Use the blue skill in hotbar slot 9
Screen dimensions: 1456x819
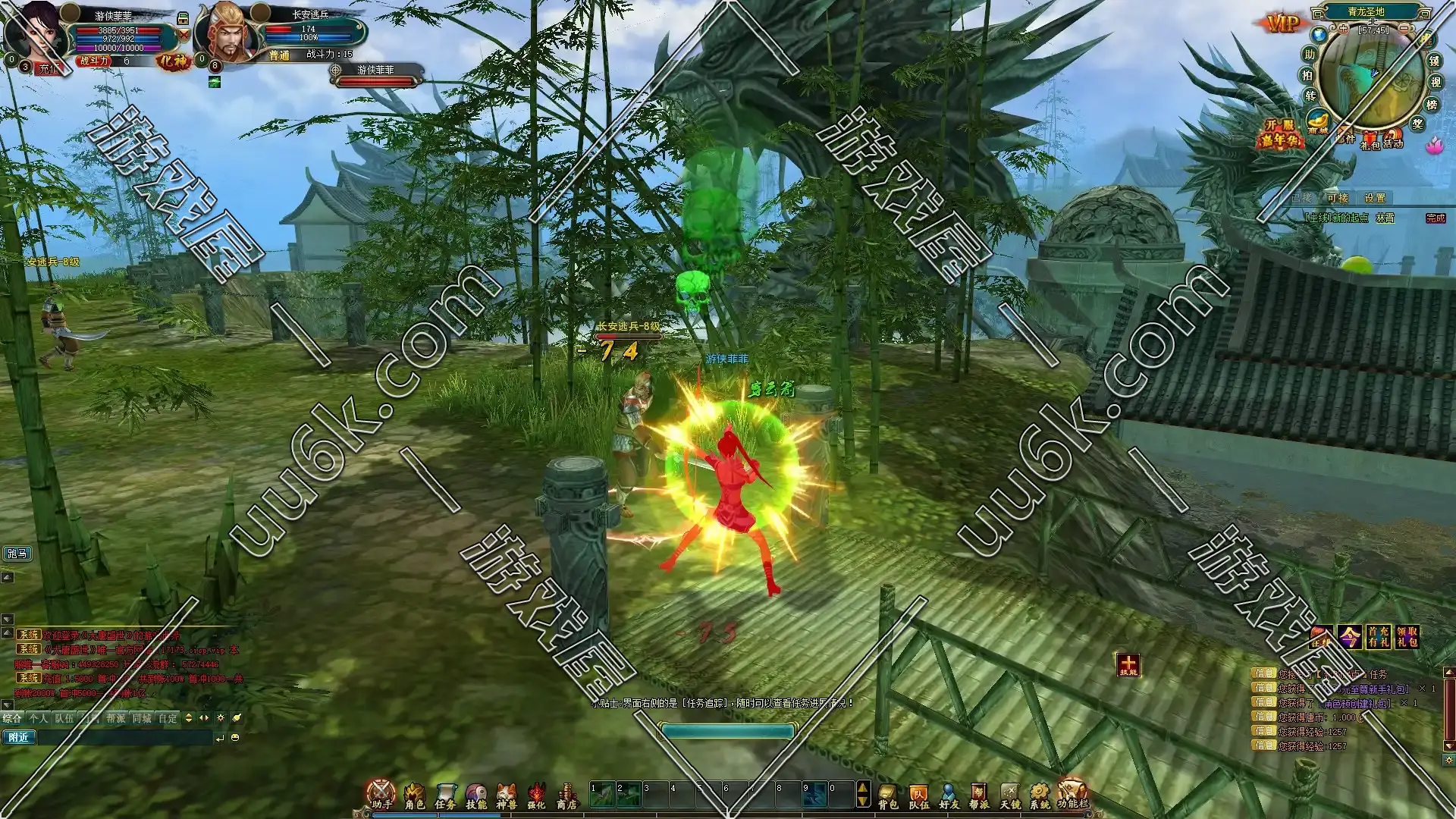coord(814,795)
